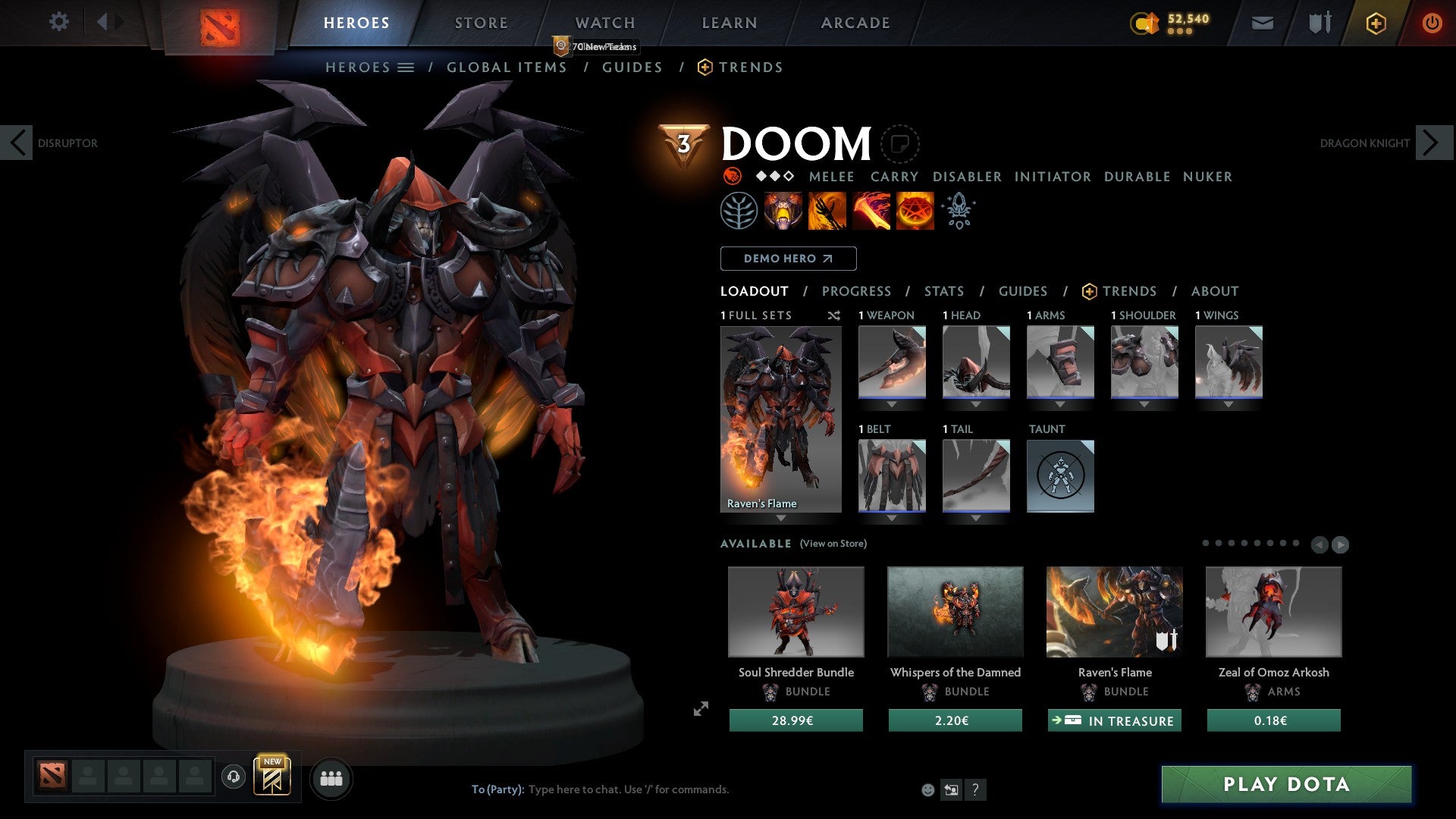Click the shuffle icon next to Full Sets
Image resolution: width=1456 pixels, height=819 pixels.
(x=834, y=315)
